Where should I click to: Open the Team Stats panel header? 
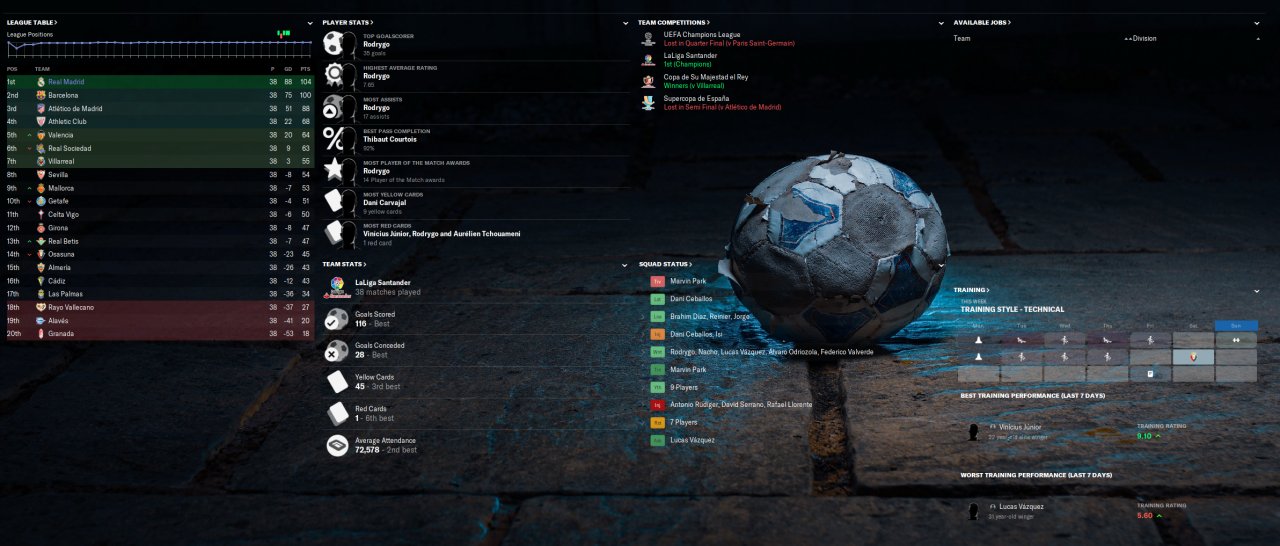[x=344, y=264]
